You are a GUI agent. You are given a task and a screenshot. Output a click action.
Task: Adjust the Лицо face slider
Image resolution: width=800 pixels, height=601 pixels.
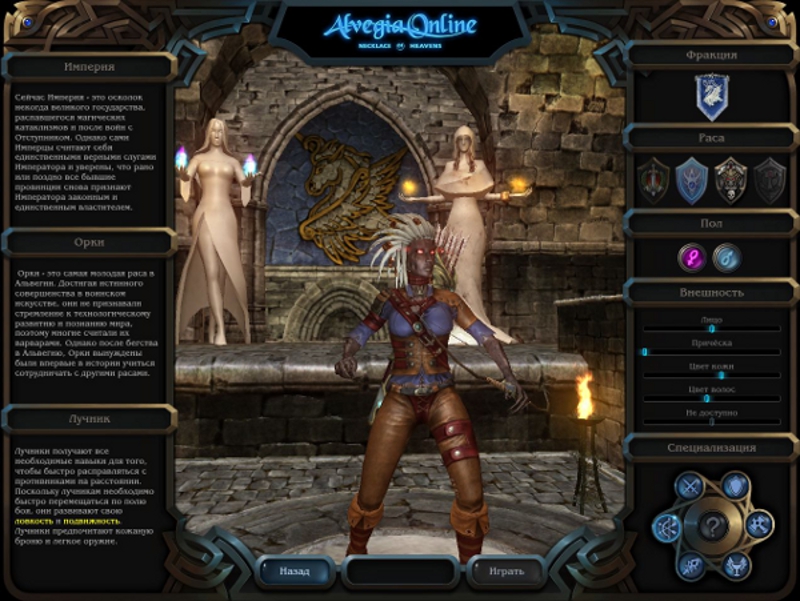pyautogui.click(x=711, y=328)
